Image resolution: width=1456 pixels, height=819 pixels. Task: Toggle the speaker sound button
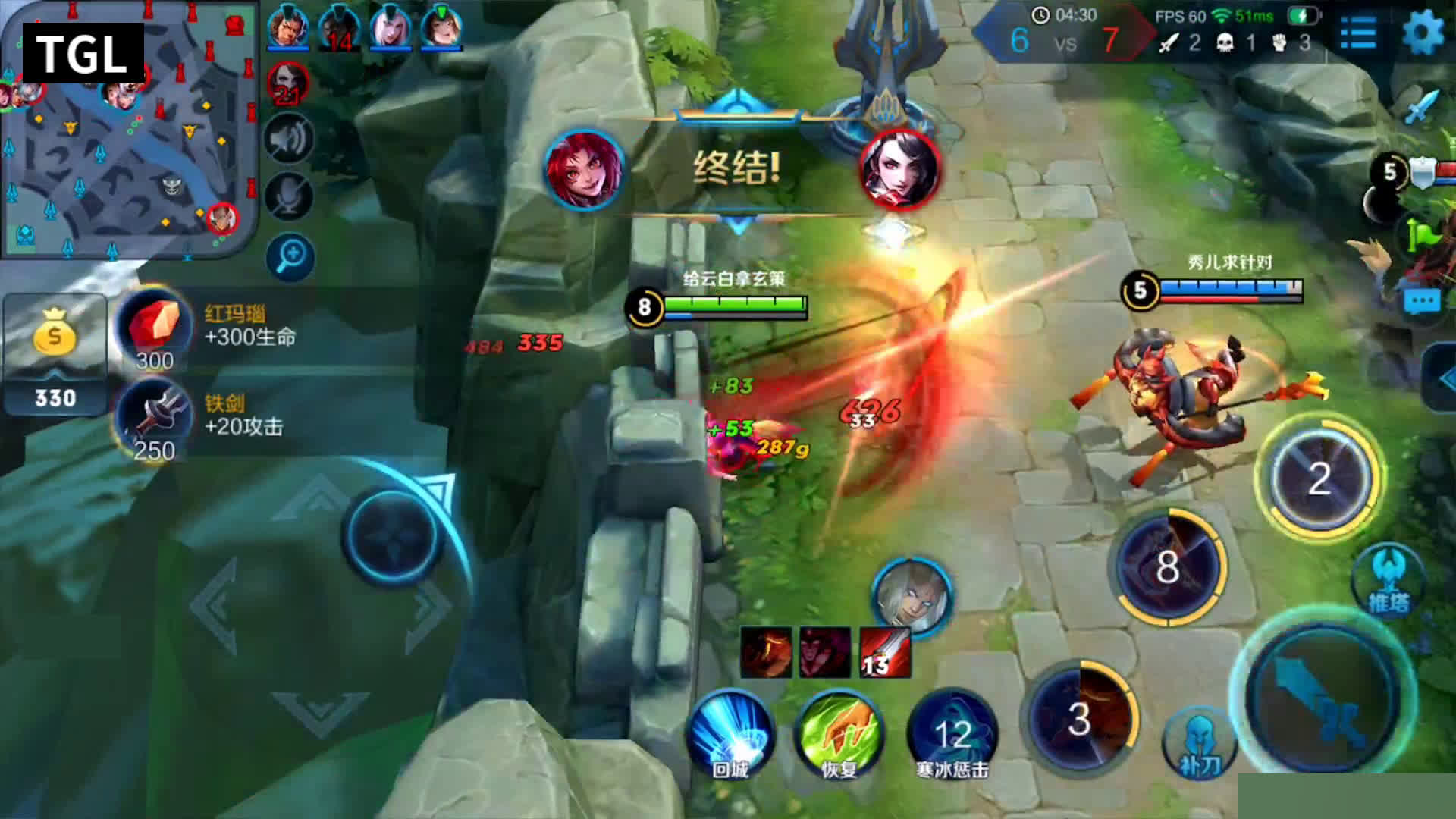(289, 139)
